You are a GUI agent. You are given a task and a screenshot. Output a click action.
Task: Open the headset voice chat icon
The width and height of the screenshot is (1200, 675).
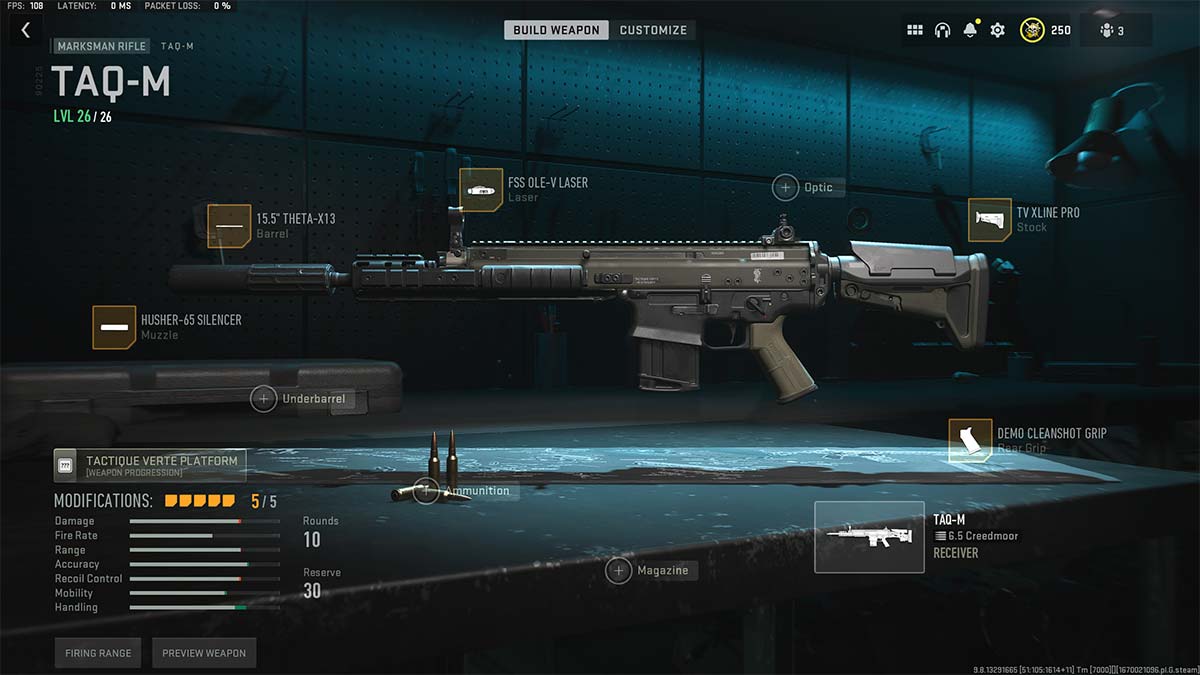pyautogui.click(x=942, y=30)
